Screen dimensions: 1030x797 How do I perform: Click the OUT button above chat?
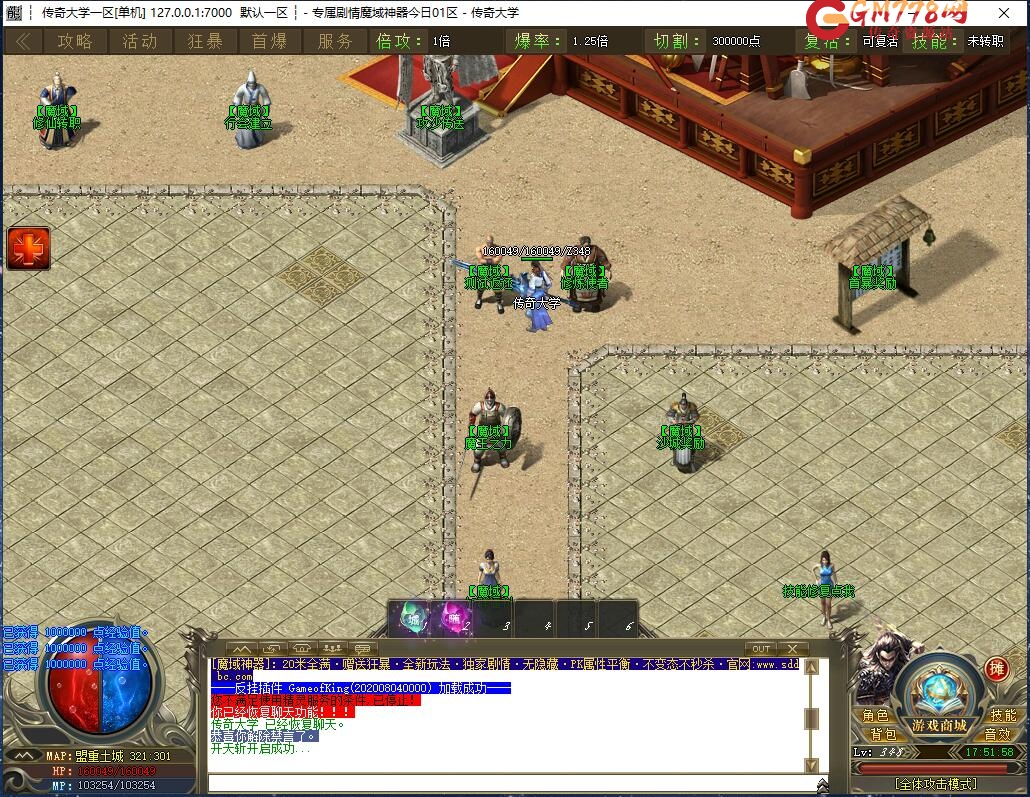(x=762, y=649)
